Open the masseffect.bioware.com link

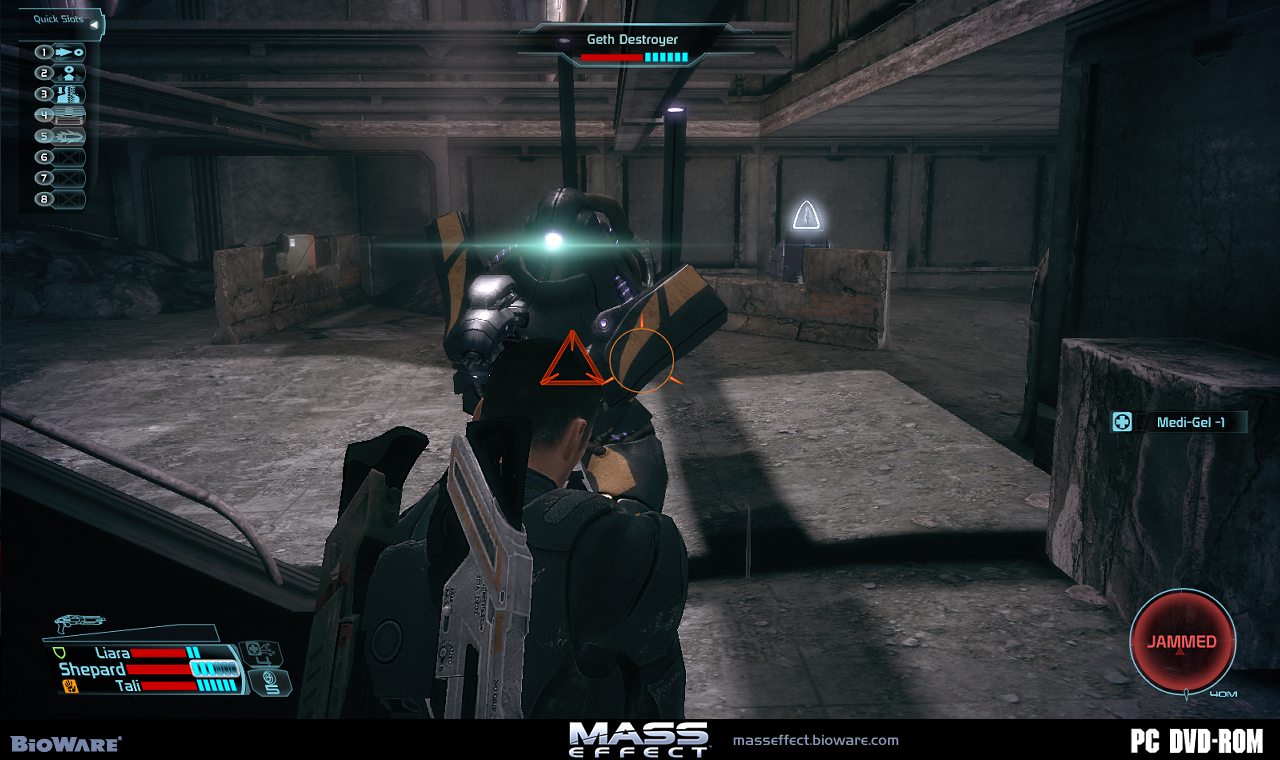coord(815,741)
